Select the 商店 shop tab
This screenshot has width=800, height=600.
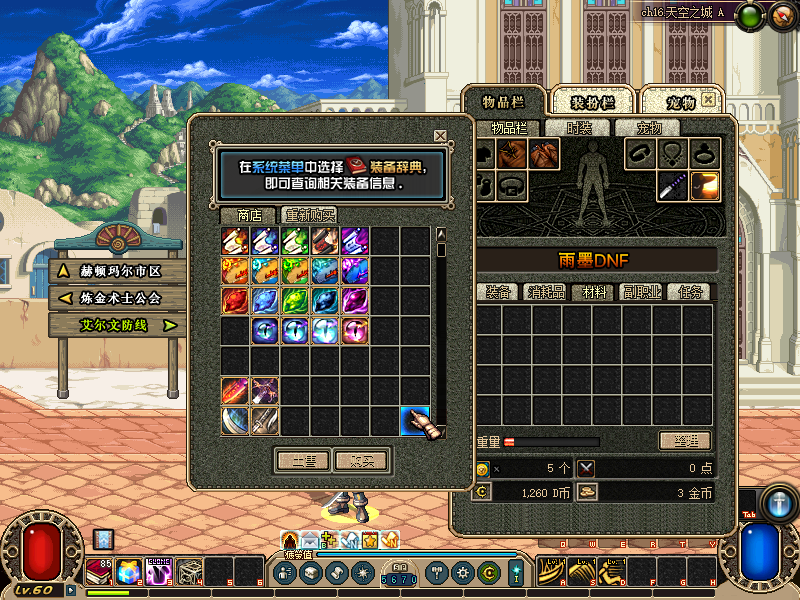[x=249, y=215]
